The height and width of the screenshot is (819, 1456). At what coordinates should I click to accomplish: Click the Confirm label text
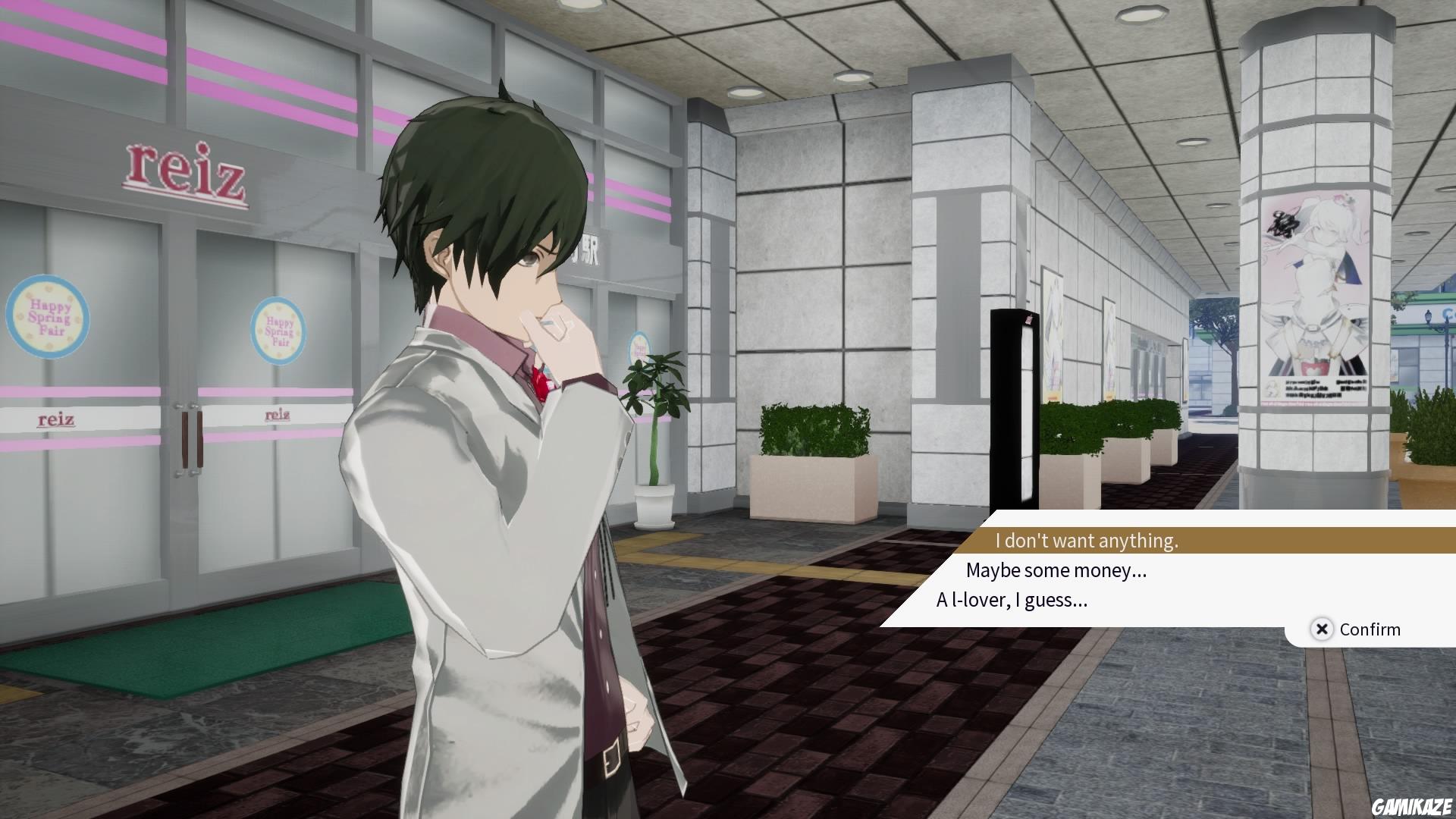(1369, 629)
